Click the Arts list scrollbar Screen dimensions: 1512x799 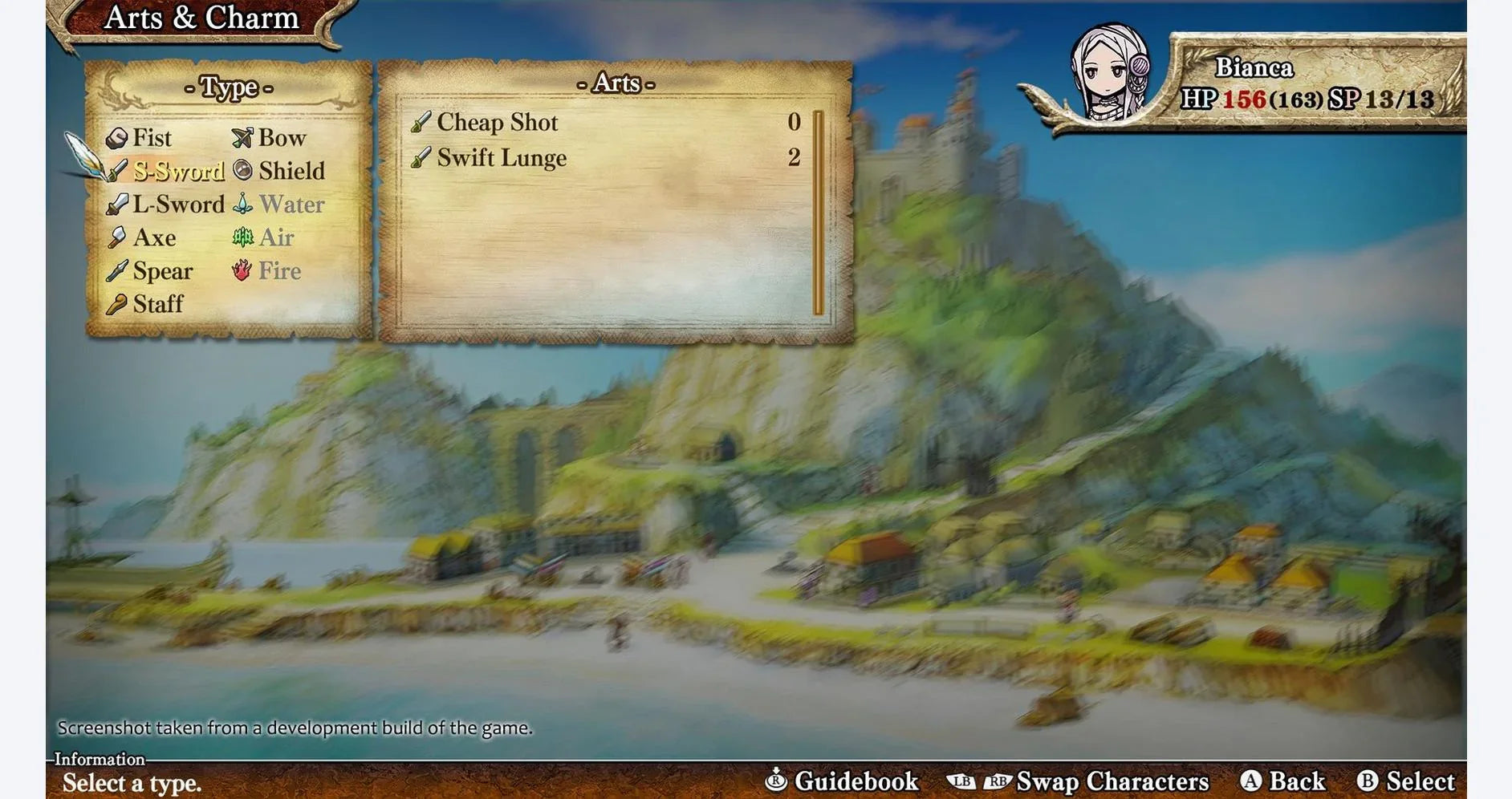(818, 213)
